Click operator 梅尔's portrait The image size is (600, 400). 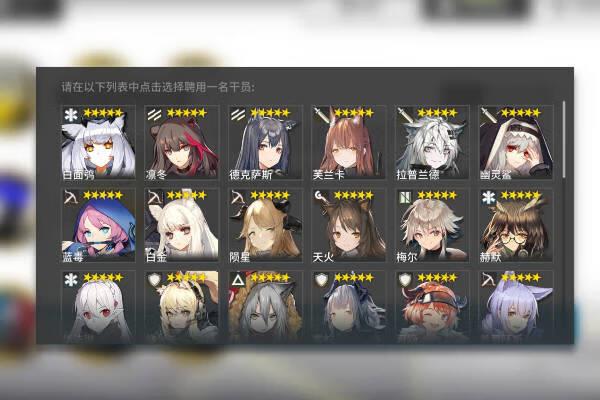tap(432, 226)
